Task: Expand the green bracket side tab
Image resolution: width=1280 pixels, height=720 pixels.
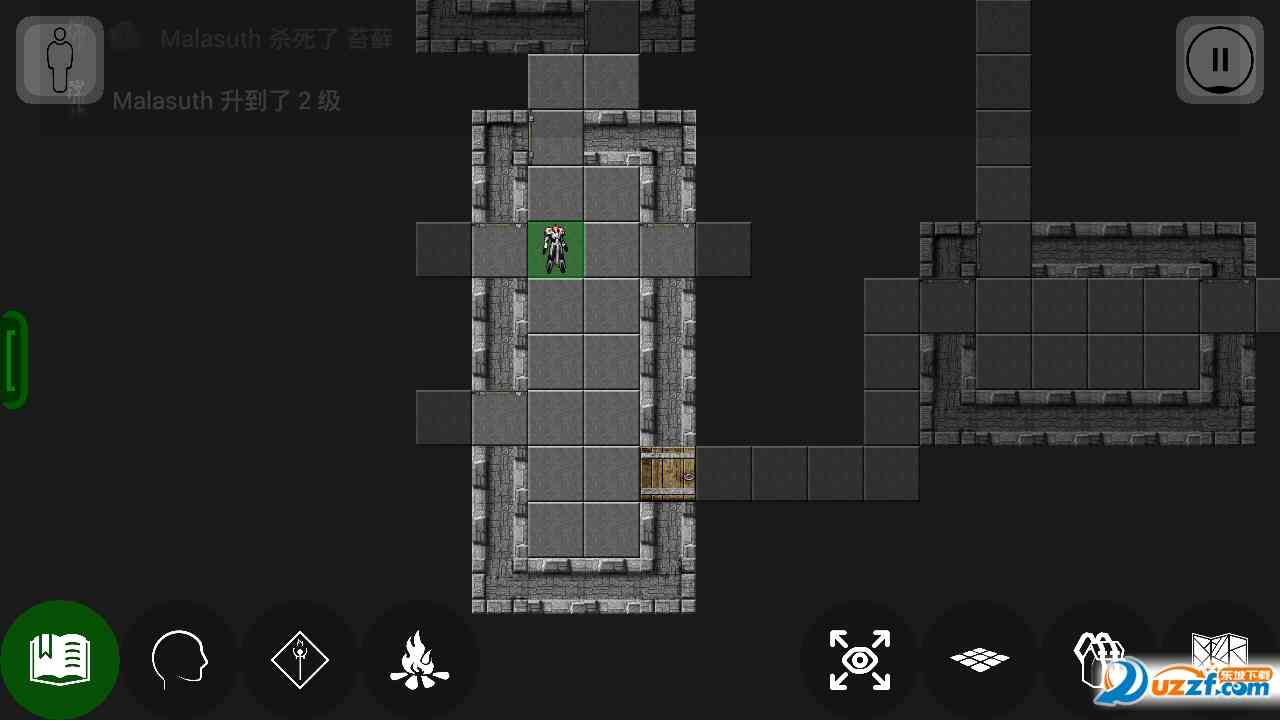Action: coord(14,360)
